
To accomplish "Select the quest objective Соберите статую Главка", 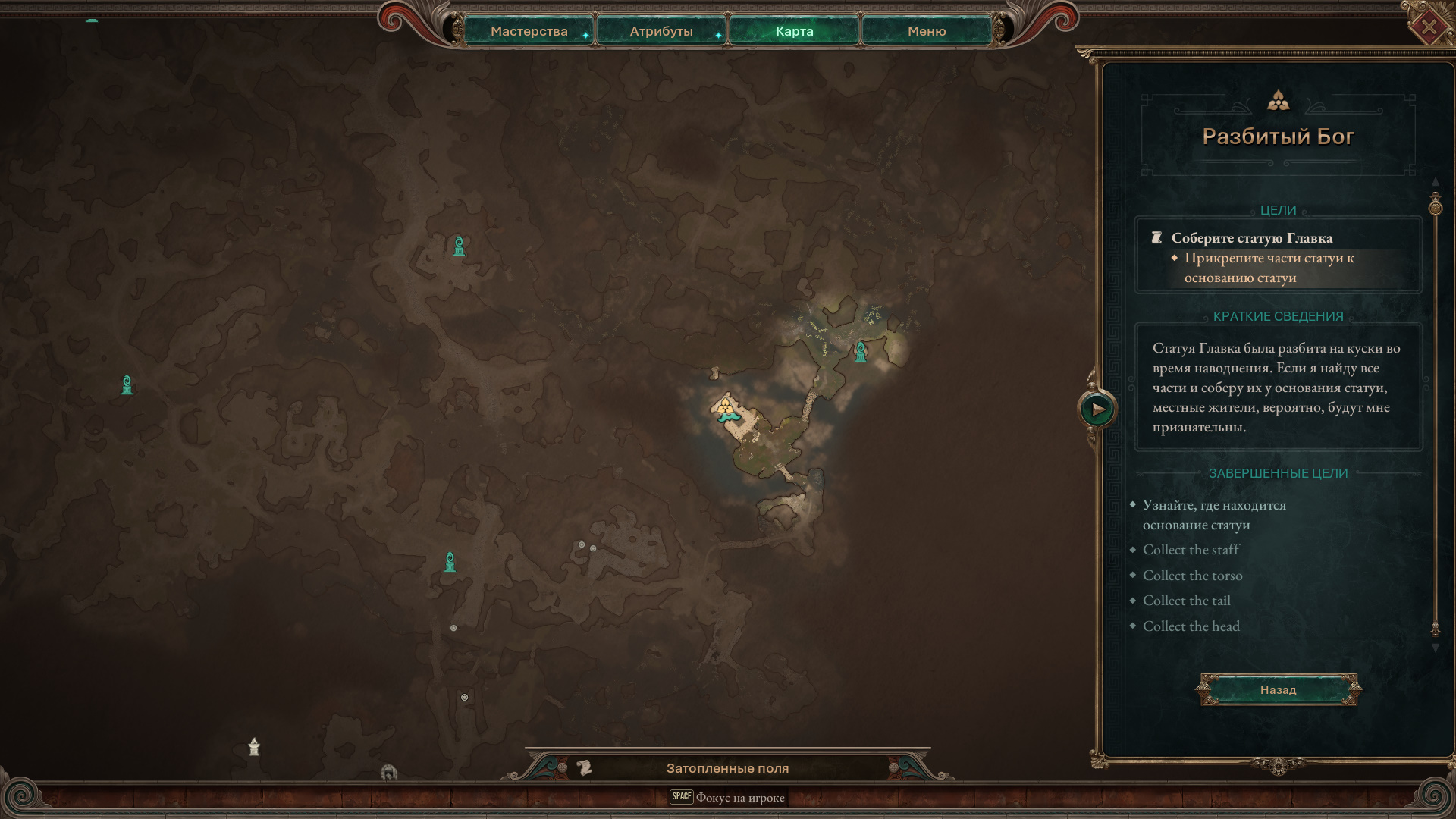I will (1251, 238).
